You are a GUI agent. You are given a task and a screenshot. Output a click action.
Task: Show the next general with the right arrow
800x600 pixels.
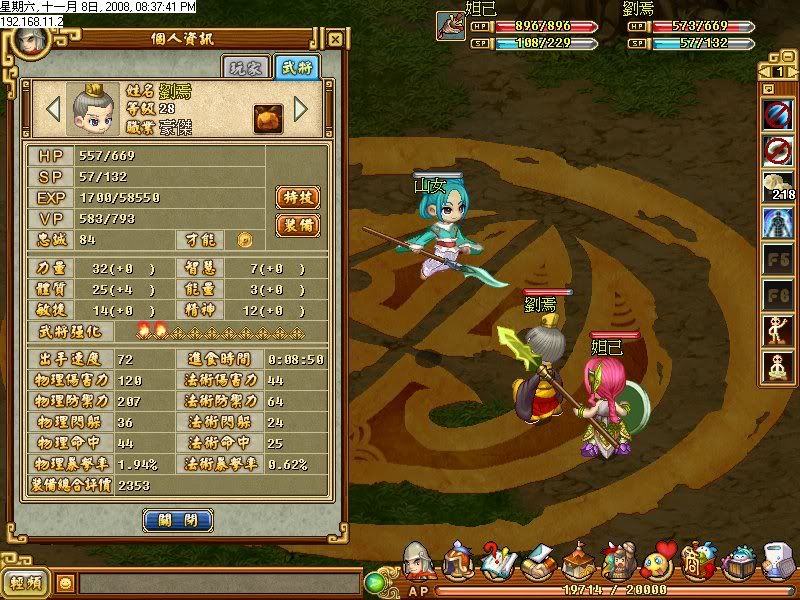pos(300,108)
